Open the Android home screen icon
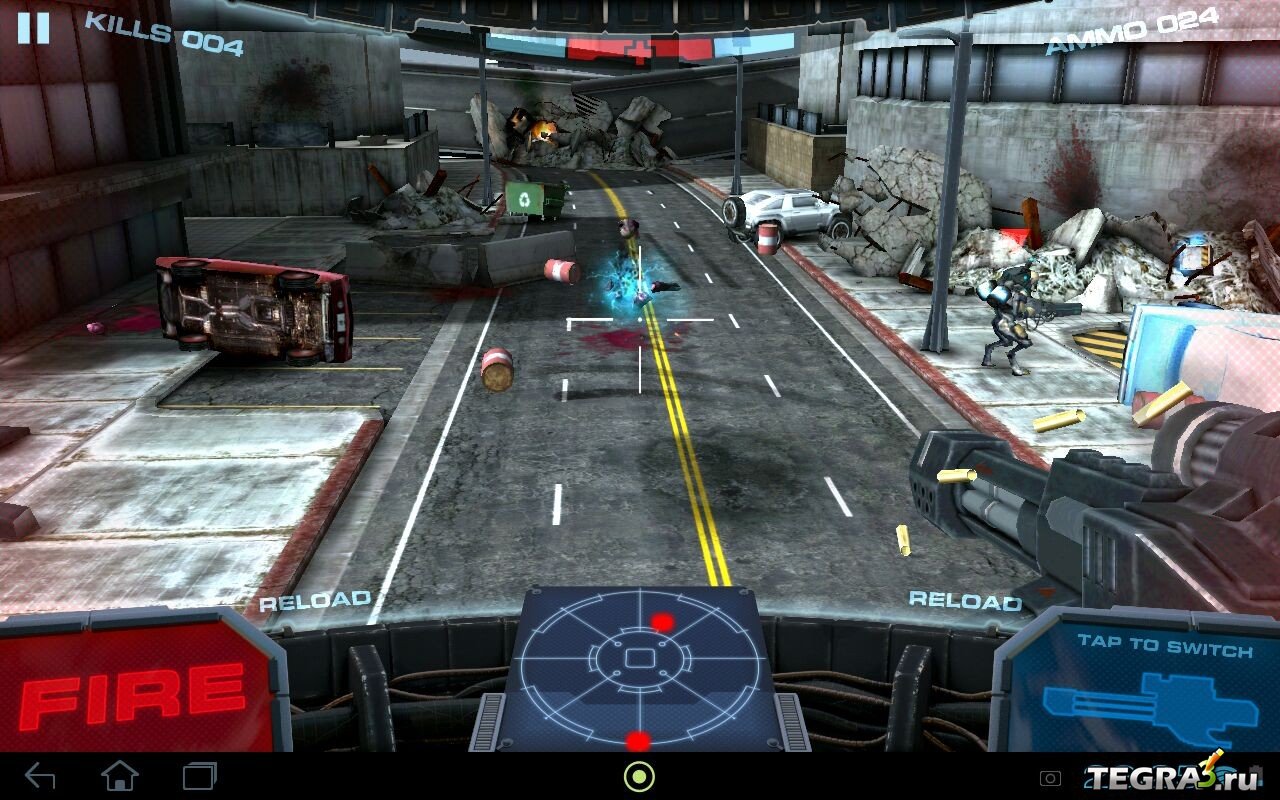1280x800 pixels. 120,775
